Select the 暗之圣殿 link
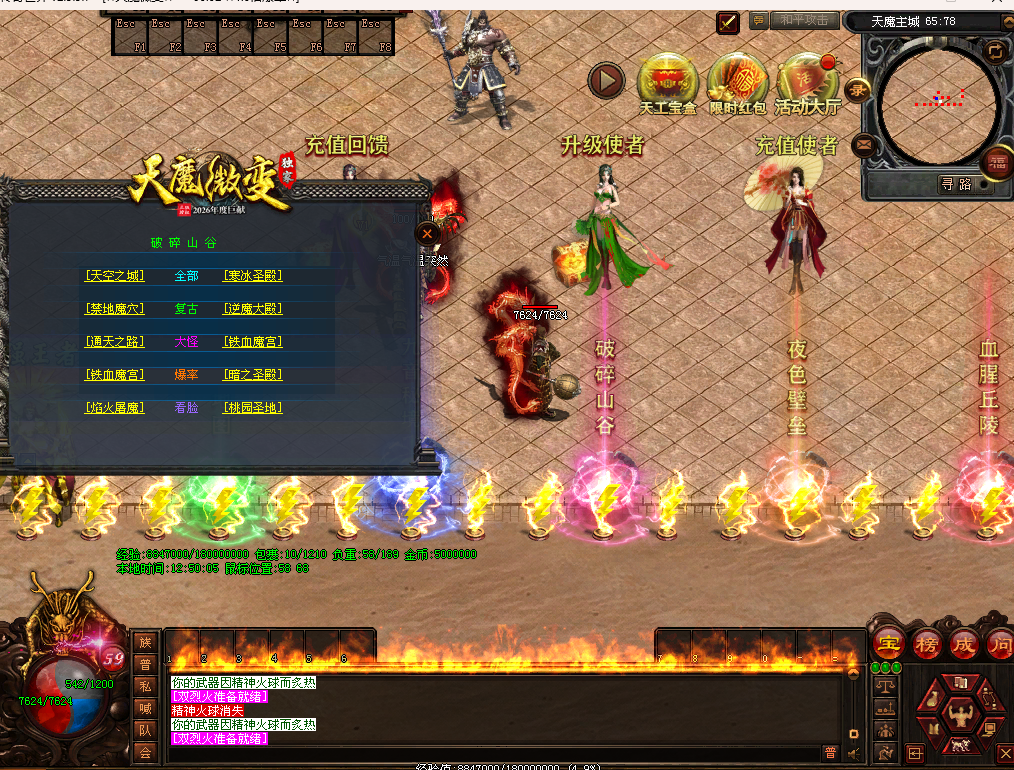The width and height of the screenshot is (1014, 770). pos(252,375)
